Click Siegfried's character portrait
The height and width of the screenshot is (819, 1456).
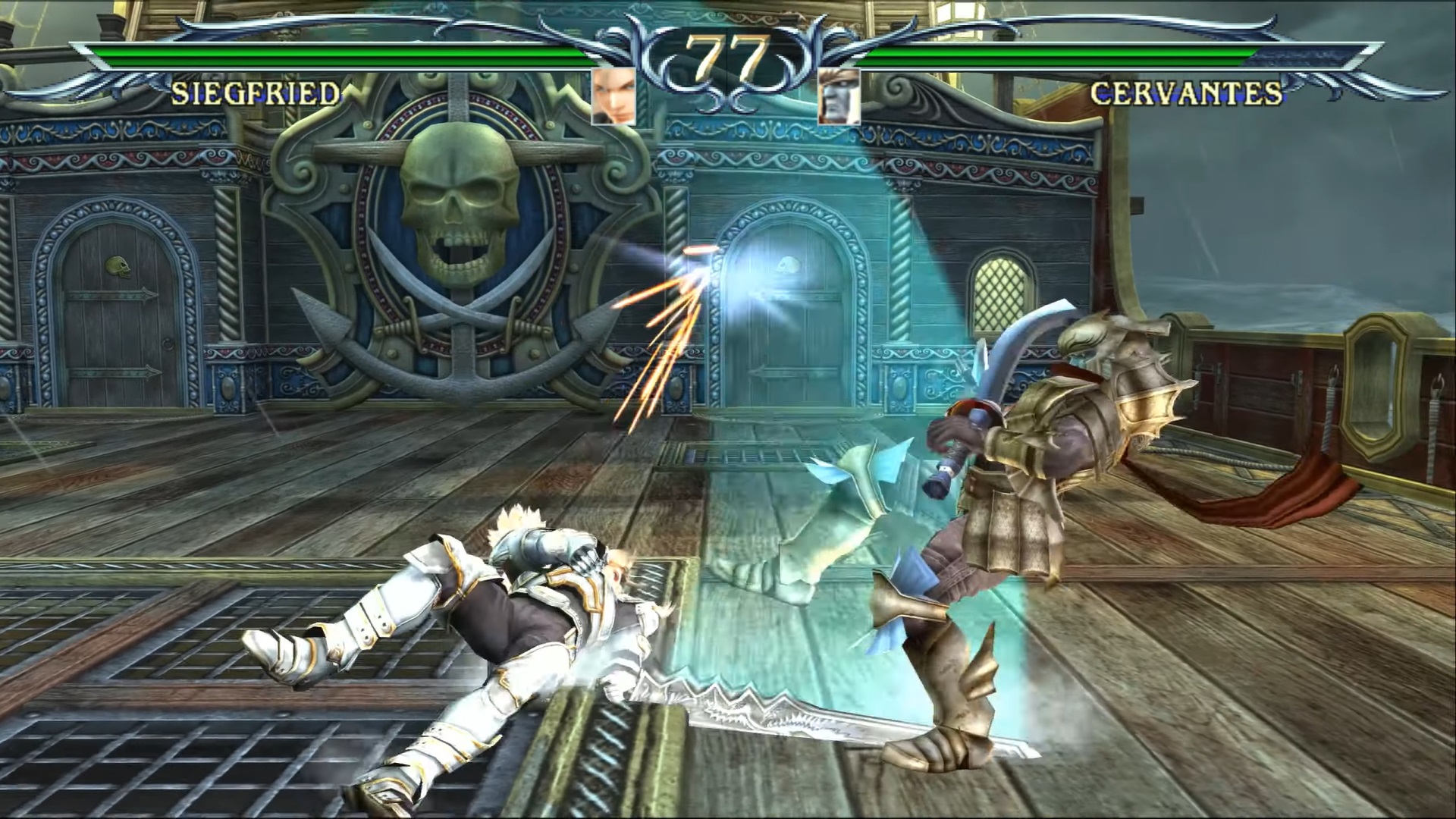pyautogui.click(x=613, y=96)
